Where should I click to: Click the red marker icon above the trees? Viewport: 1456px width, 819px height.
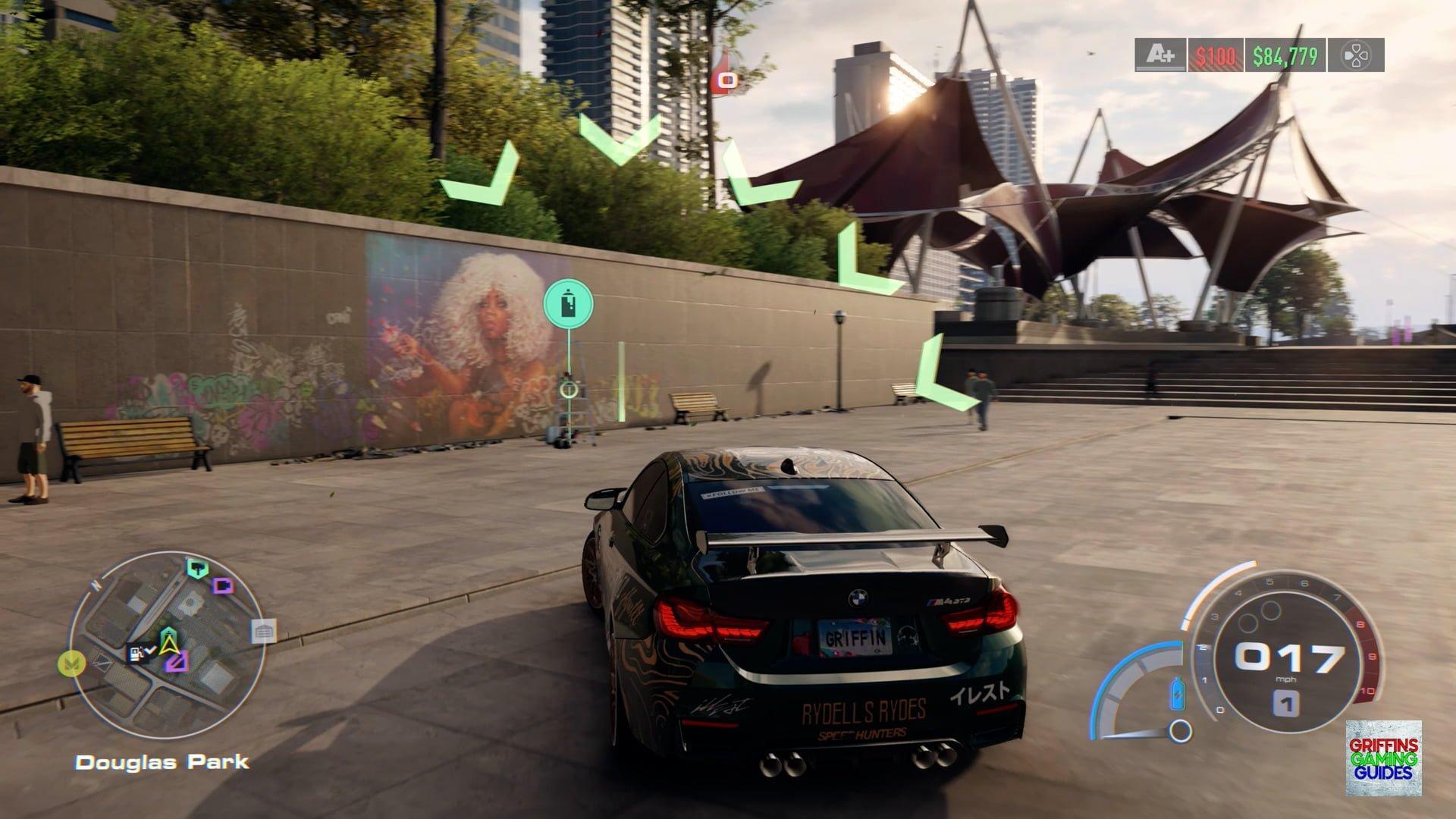tap(727, 80)
